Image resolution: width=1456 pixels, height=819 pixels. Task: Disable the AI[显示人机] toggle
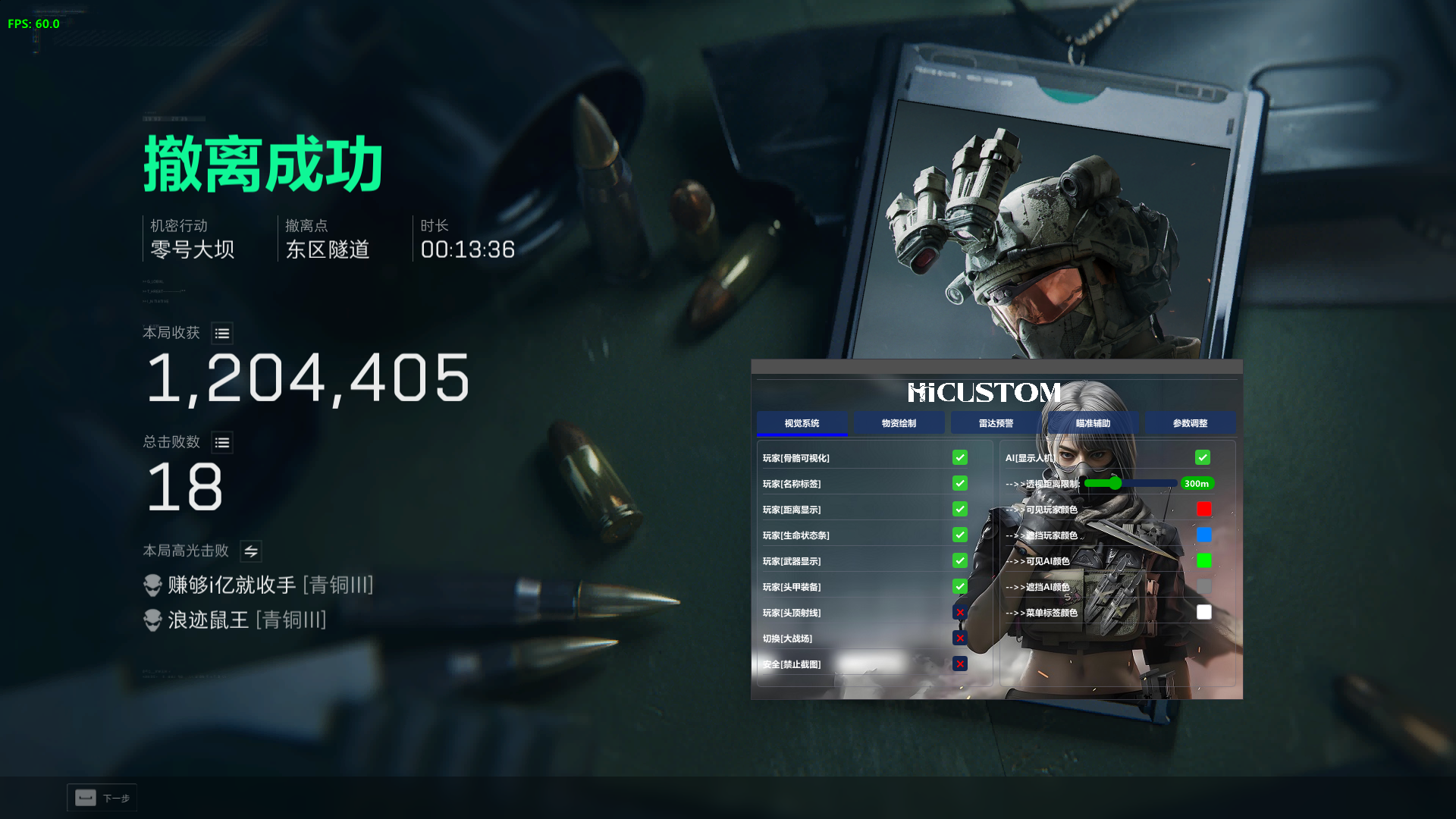(1203, 457)
